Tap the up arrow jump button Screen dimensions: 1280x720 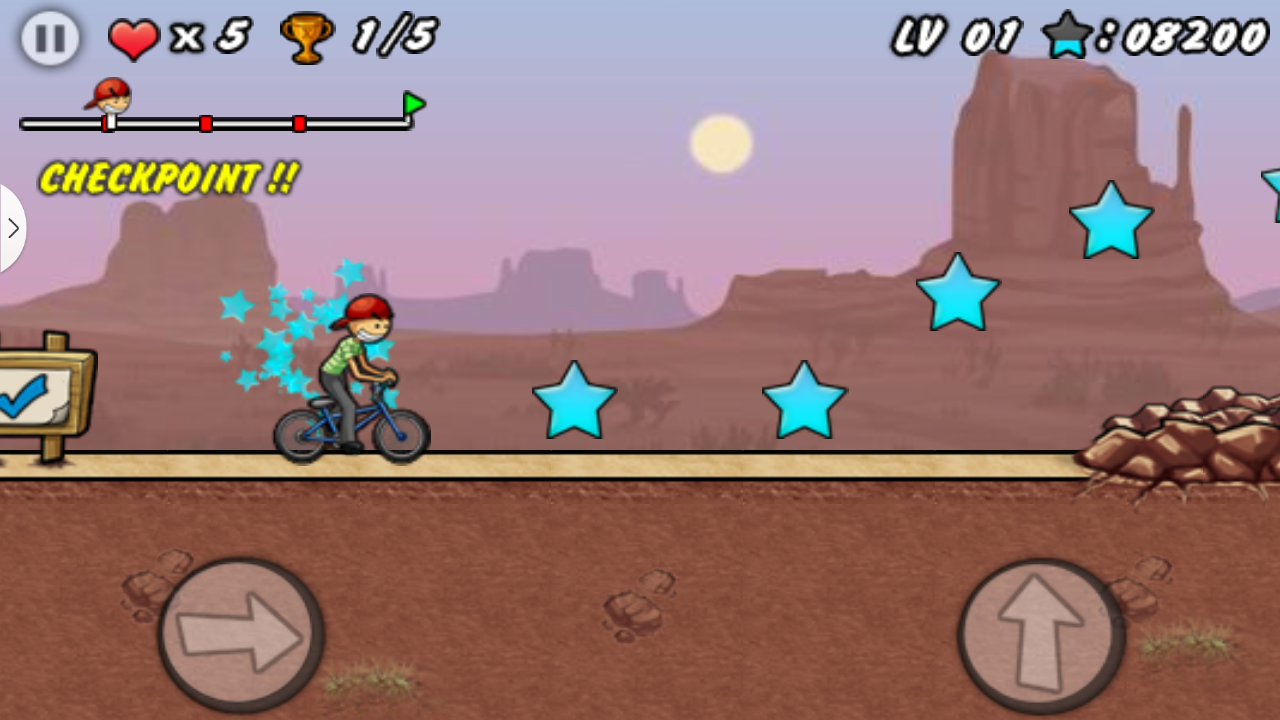point(1041,634)
